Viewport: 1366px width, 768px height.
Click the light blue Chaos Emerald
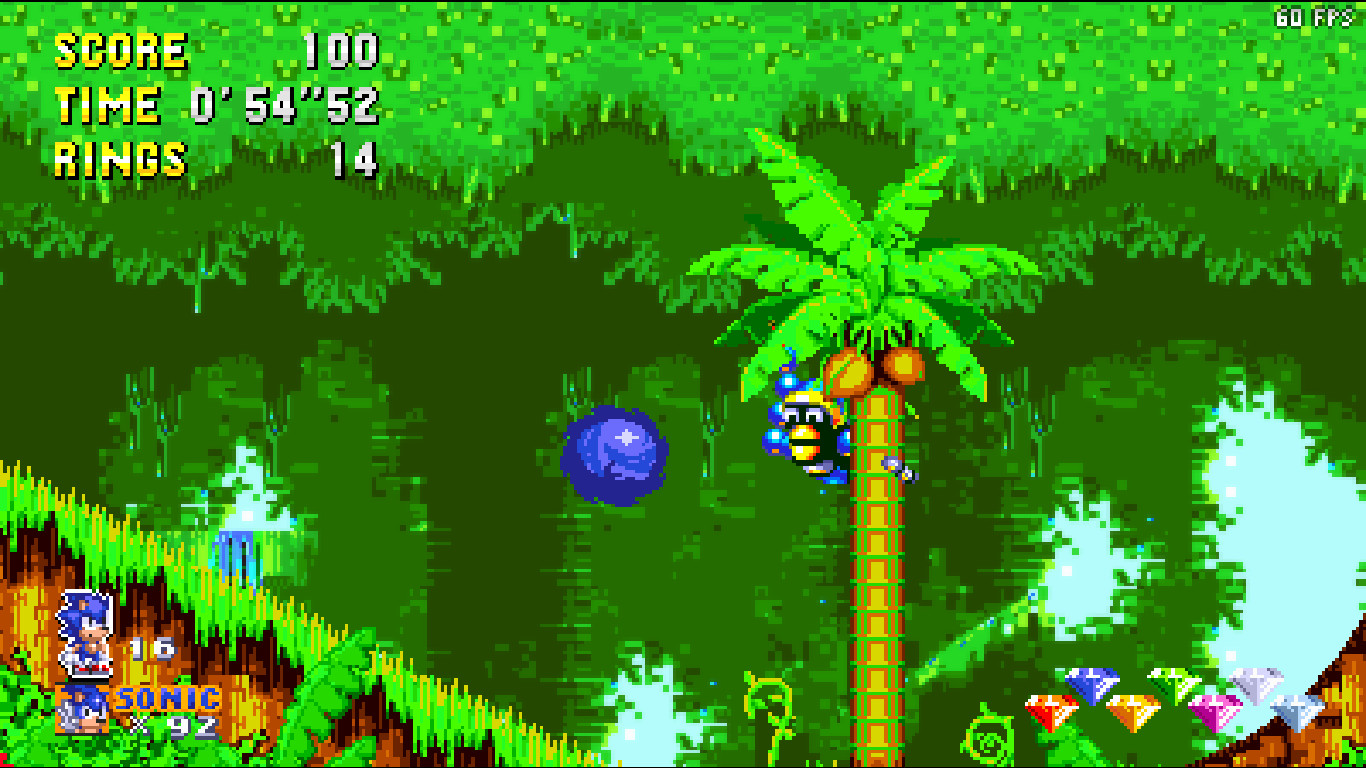[x=1297, y=710]
